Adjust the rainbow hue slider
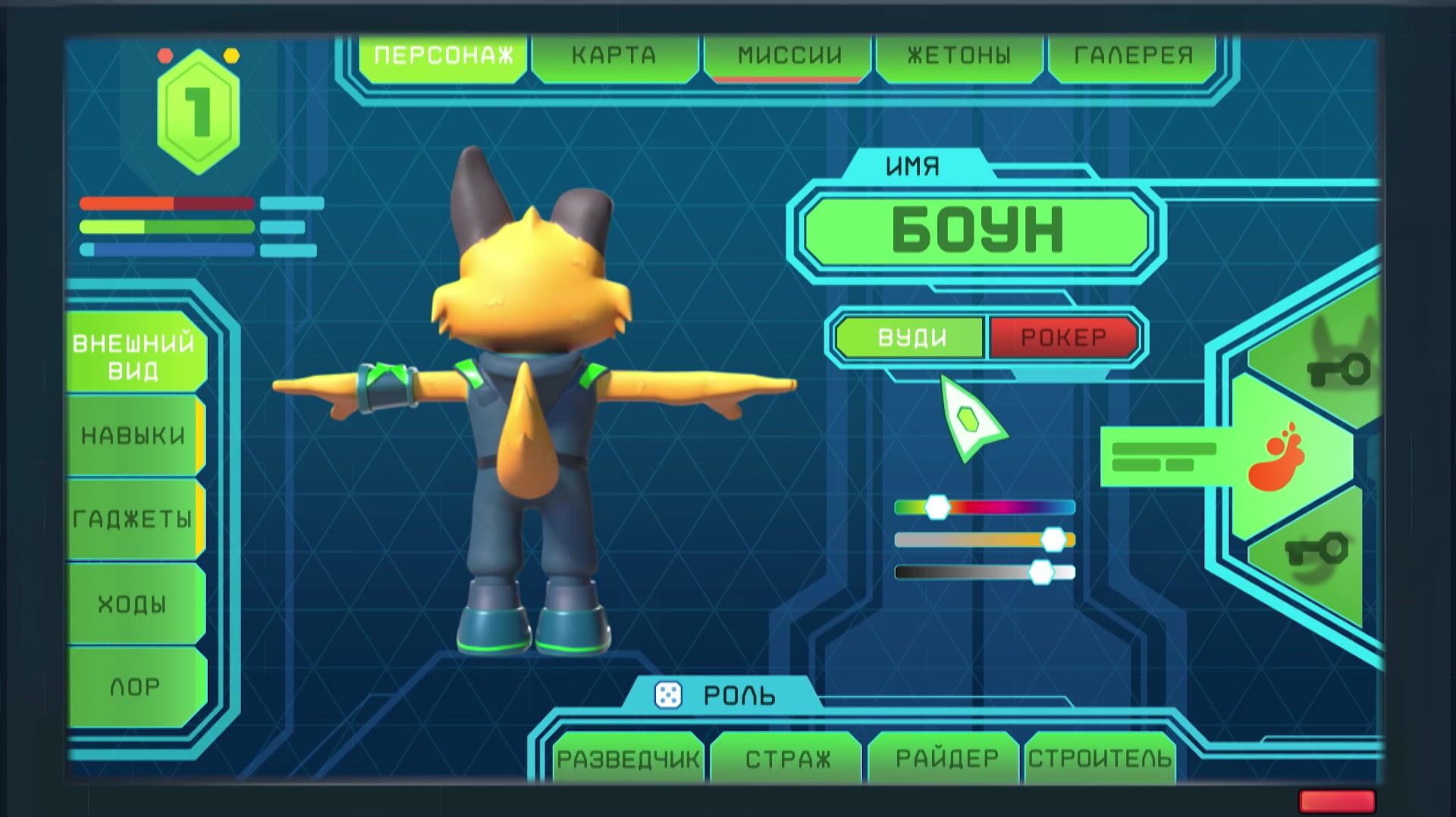 (984, 507)
